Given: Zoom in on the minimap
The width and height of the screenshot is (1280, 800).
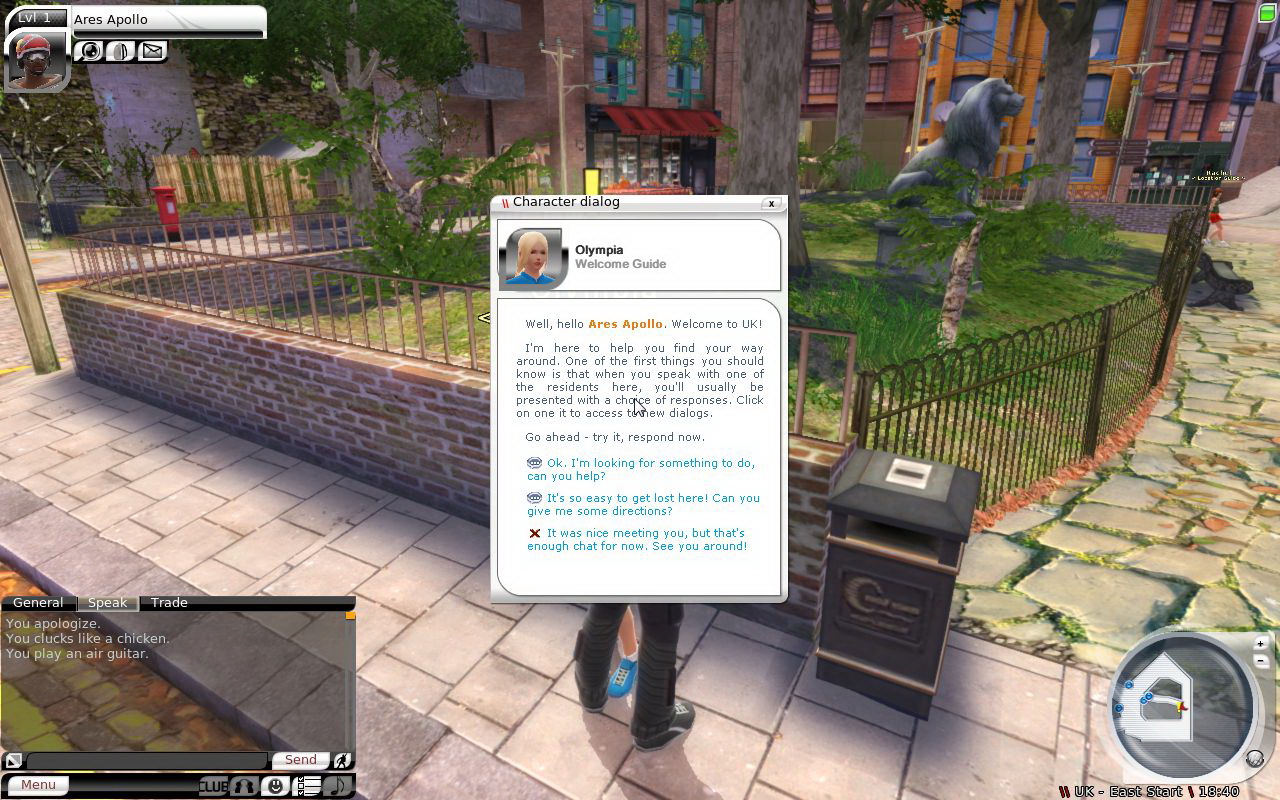Looking at the screenshot, I should click(1260, 643).
